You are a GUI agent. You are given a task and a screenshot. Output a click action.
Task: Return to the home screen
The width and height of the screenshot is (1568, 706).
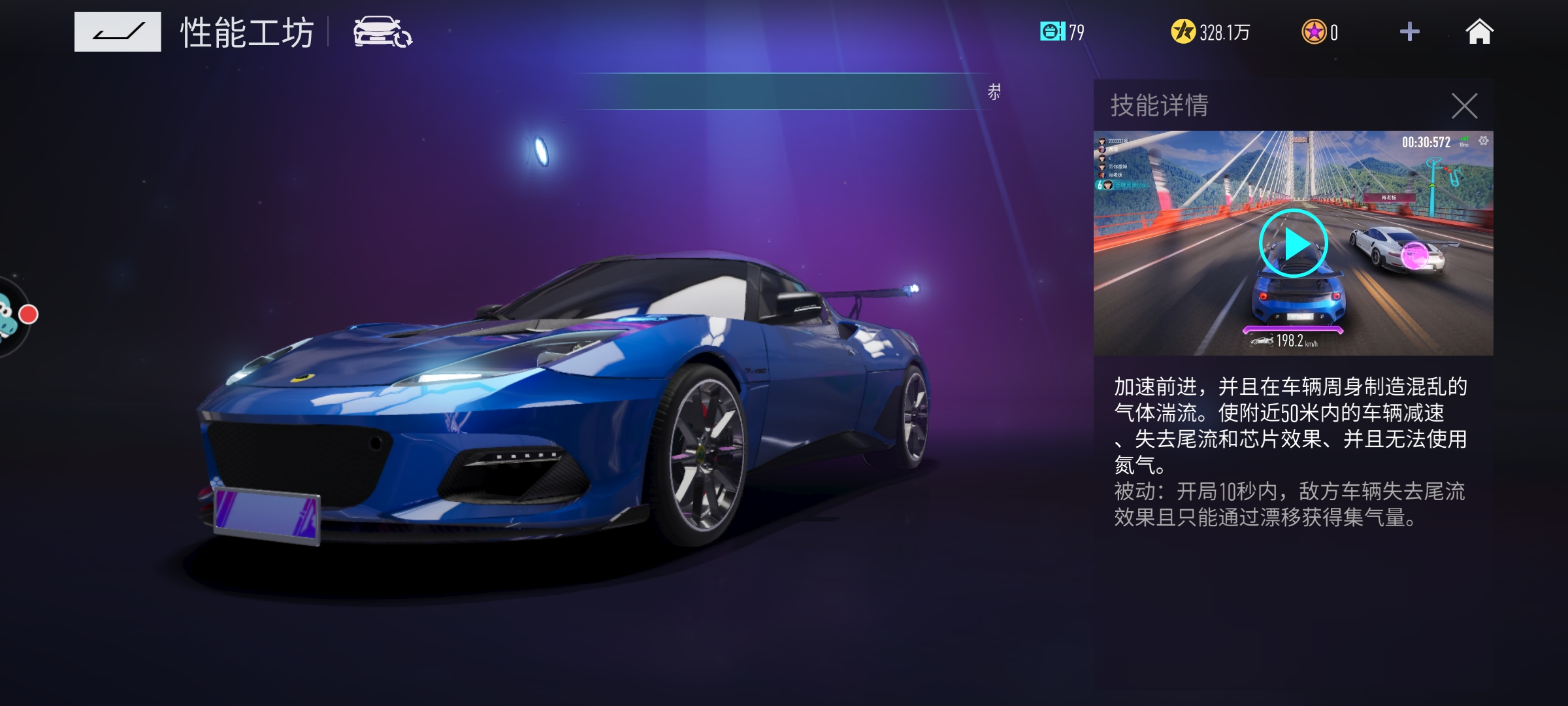pyautogui.click(x=1479, y=31)
